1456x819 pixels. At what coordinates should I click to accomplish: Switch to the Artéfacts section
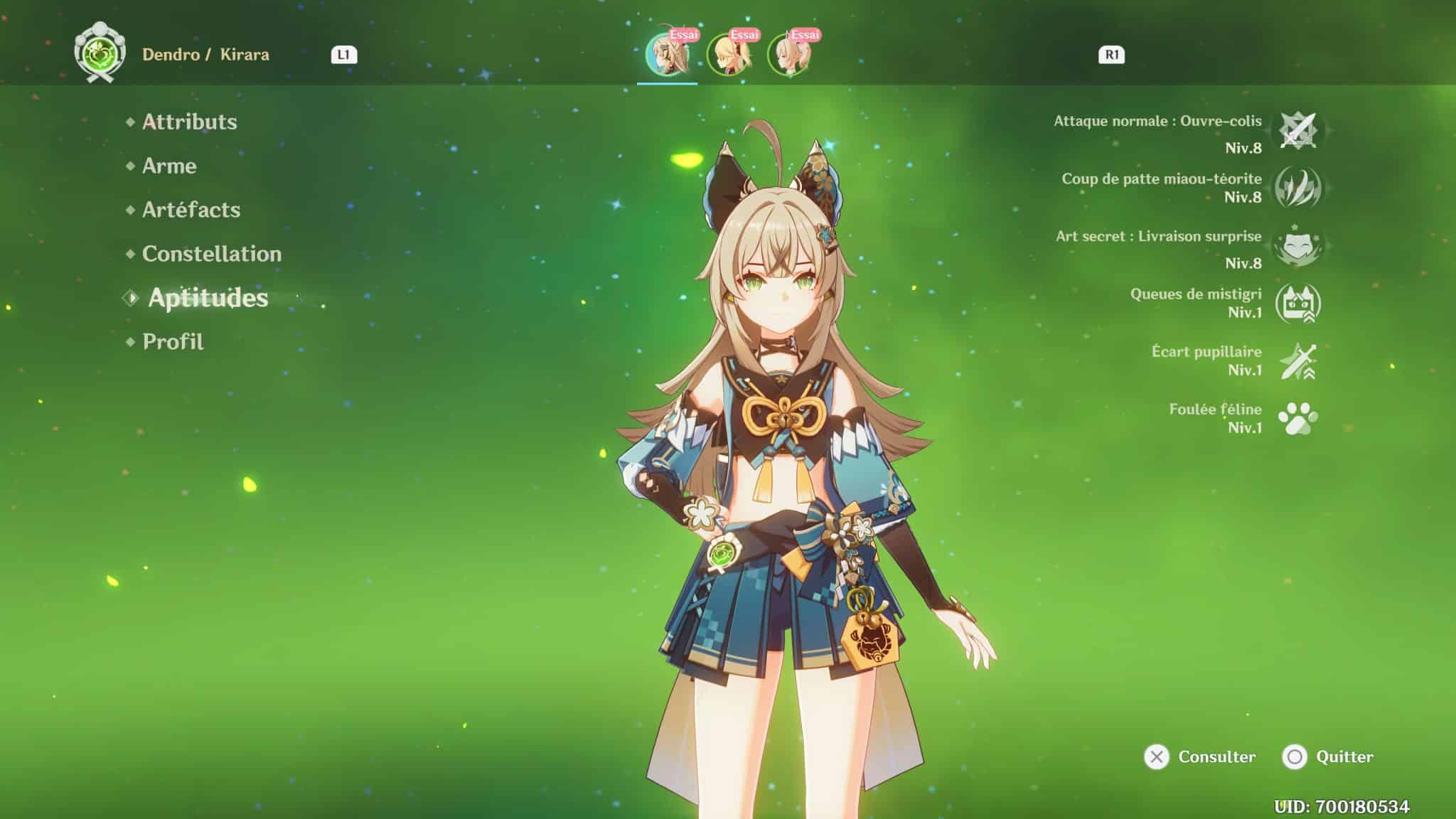click(191, 210)
